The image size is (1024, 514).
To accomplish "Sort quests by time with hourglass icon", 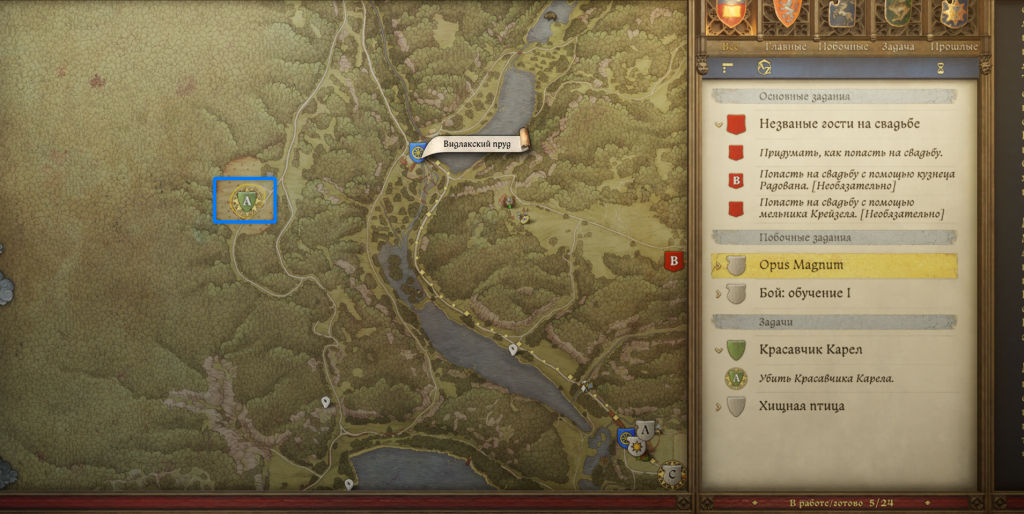I will pyautogui.click(x=939, y=68).
